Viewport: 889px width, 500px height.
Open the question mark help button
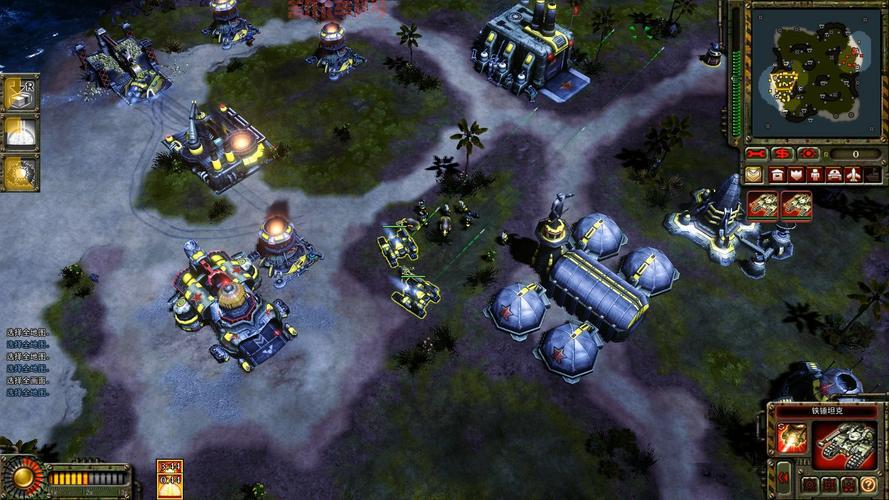[x=868, y=485]
